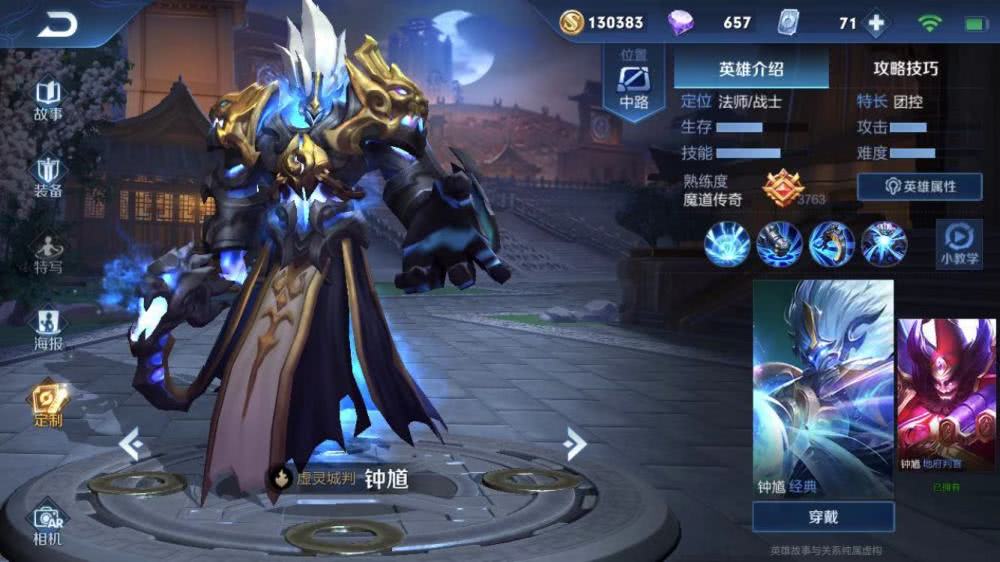The height and width of the screenshot is (562, 1000).
Task: Show the previous hero with left arrow
Action: (129, 443)
